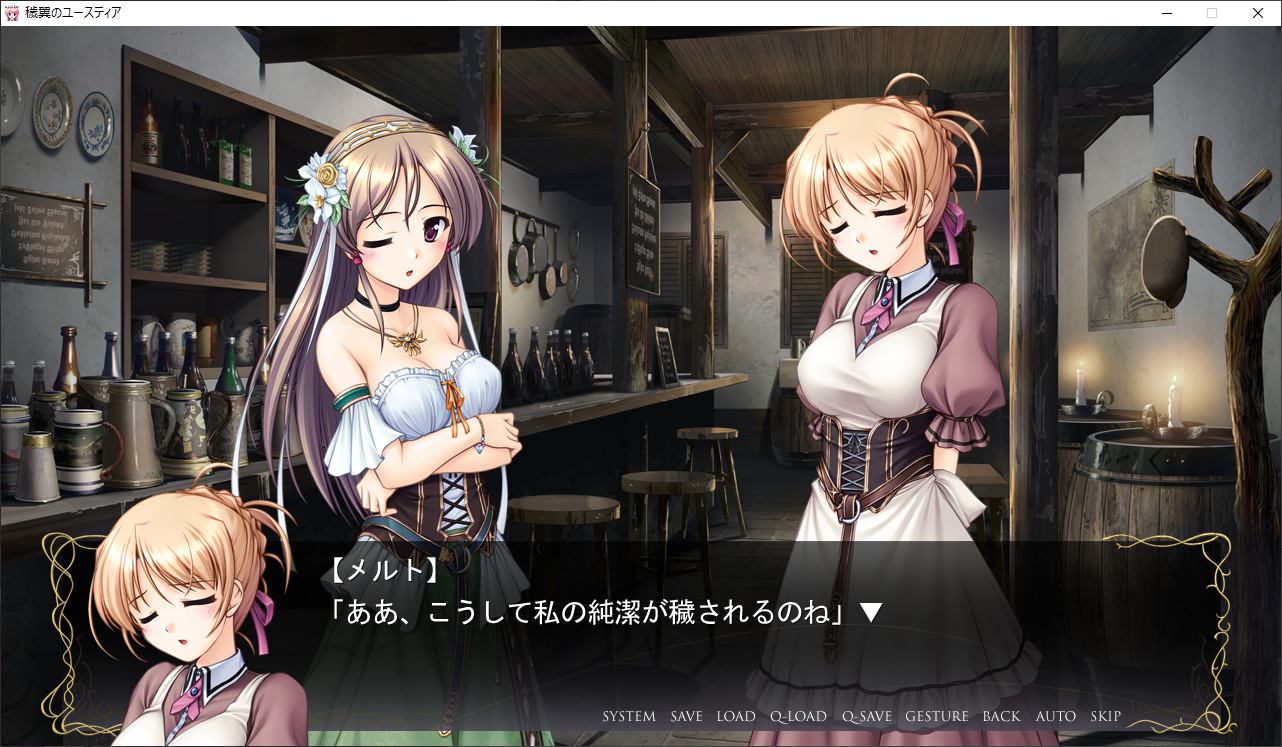Open the SYSTEM menu
1282x747 pixels.
(629, 716)
